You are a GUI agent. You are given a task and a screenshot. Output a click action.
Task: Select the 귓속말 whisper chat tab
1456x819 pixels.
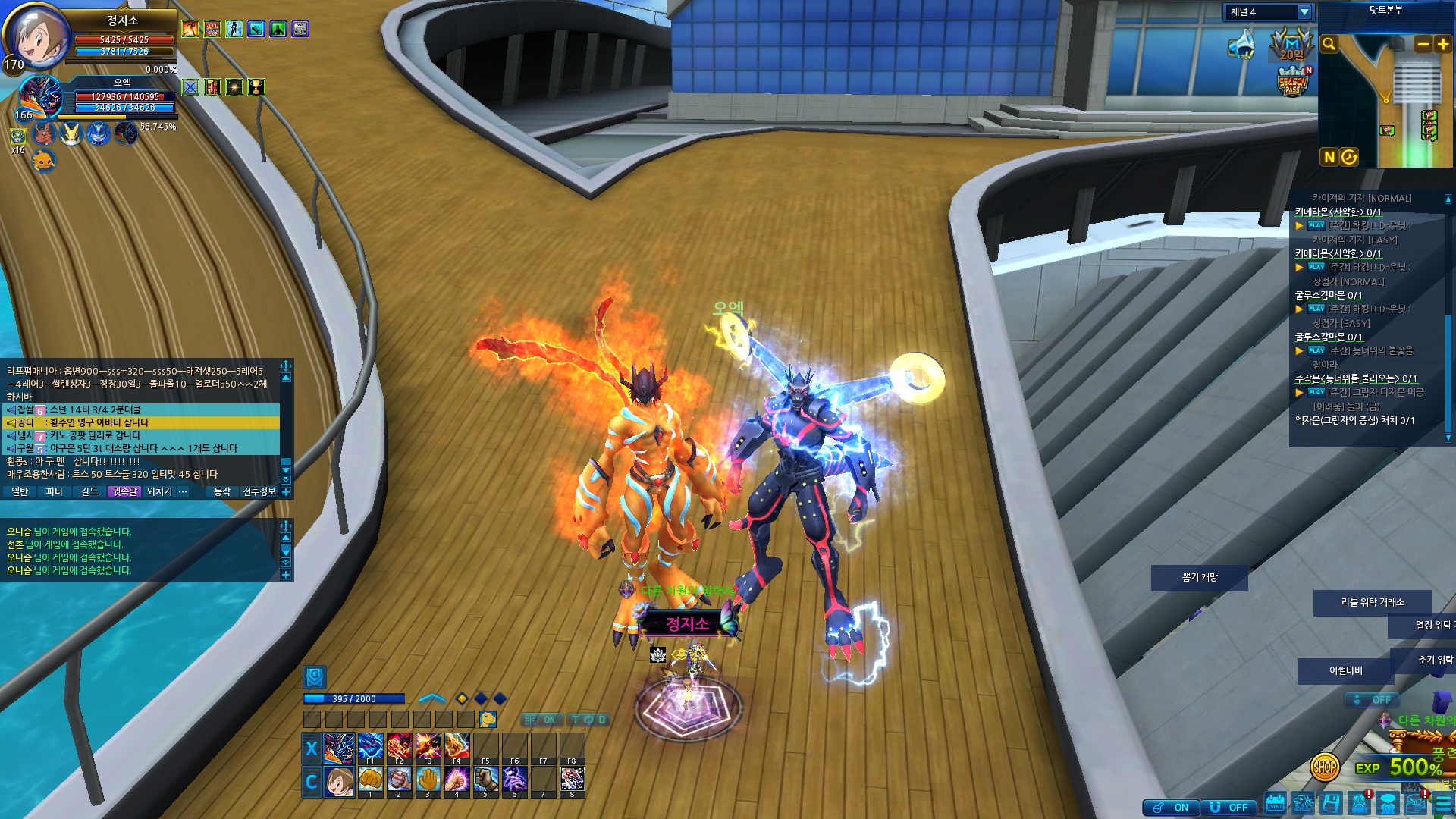coord(124,491)
